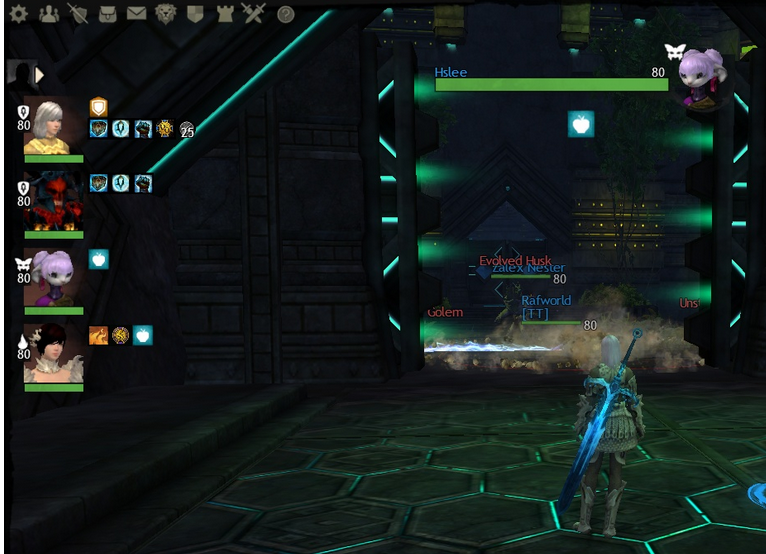Open the PvP crossed swords icon
The width and height of the screenshot is (766, 554).
pyautogui.click(x=253, y=14)
